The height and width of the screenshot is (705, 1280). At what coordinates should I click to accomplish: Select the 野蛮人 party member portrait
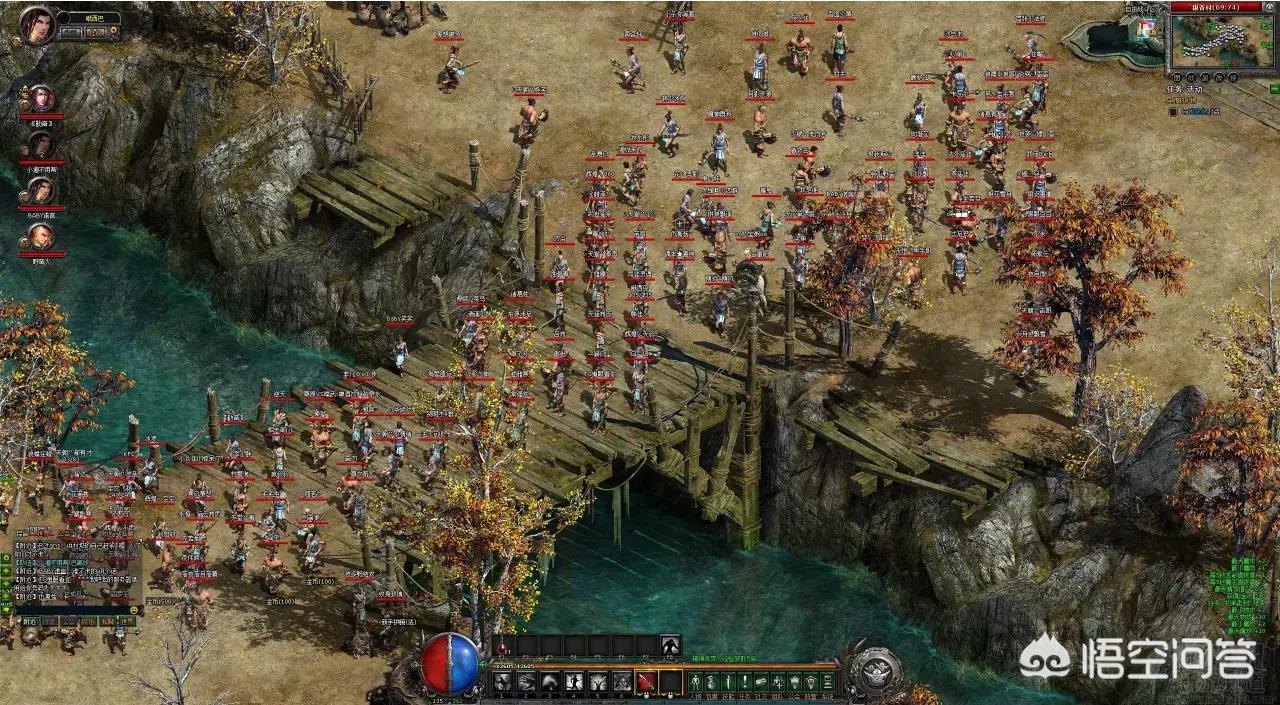click(41, 237)
